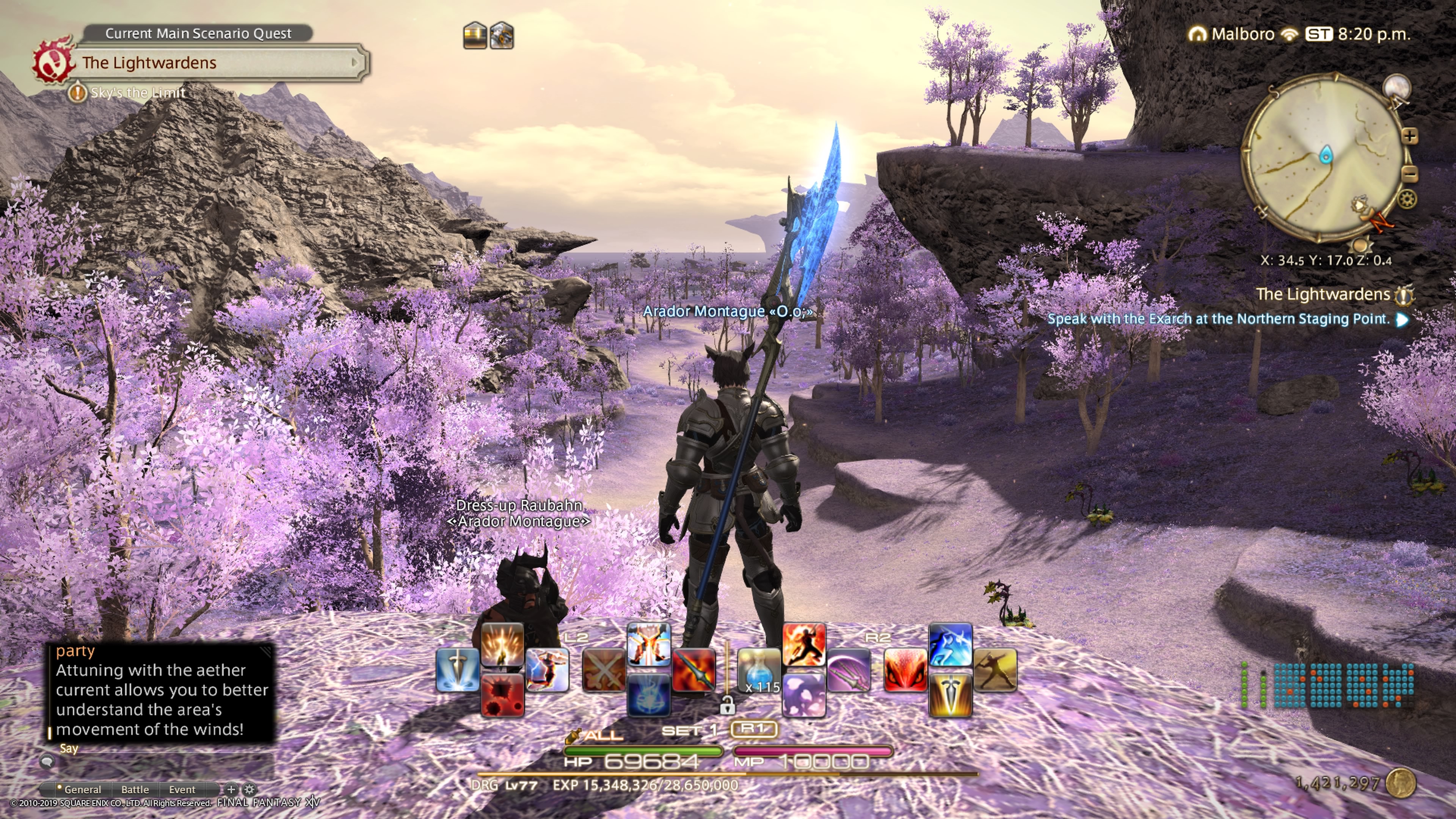Open the Lightwardens objective in the duty list
The width and height of the screenshot is (1456, 819).
[x=1323, y=295]
